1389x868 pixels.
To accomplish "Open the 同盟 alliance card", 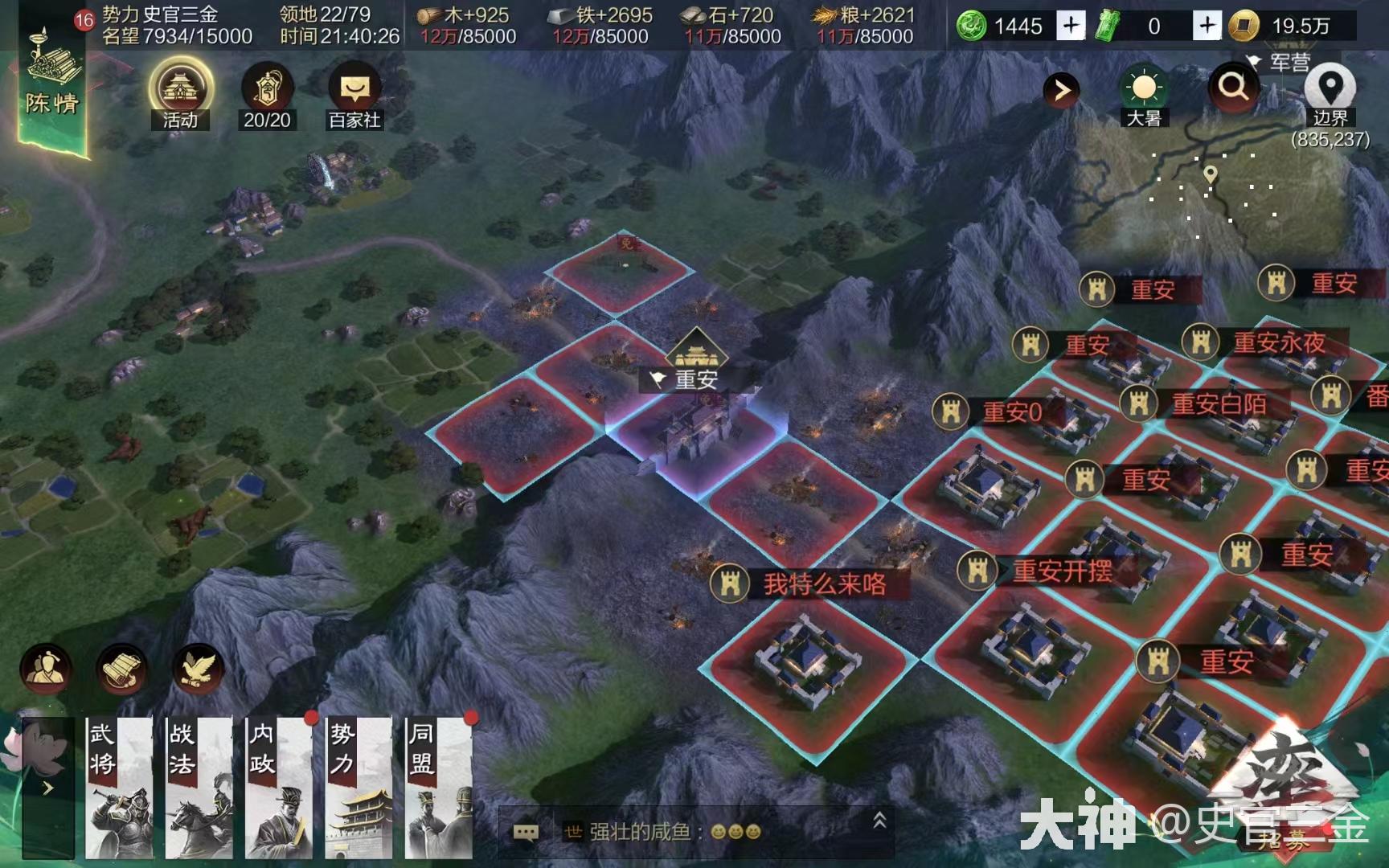I will point(438,788).
